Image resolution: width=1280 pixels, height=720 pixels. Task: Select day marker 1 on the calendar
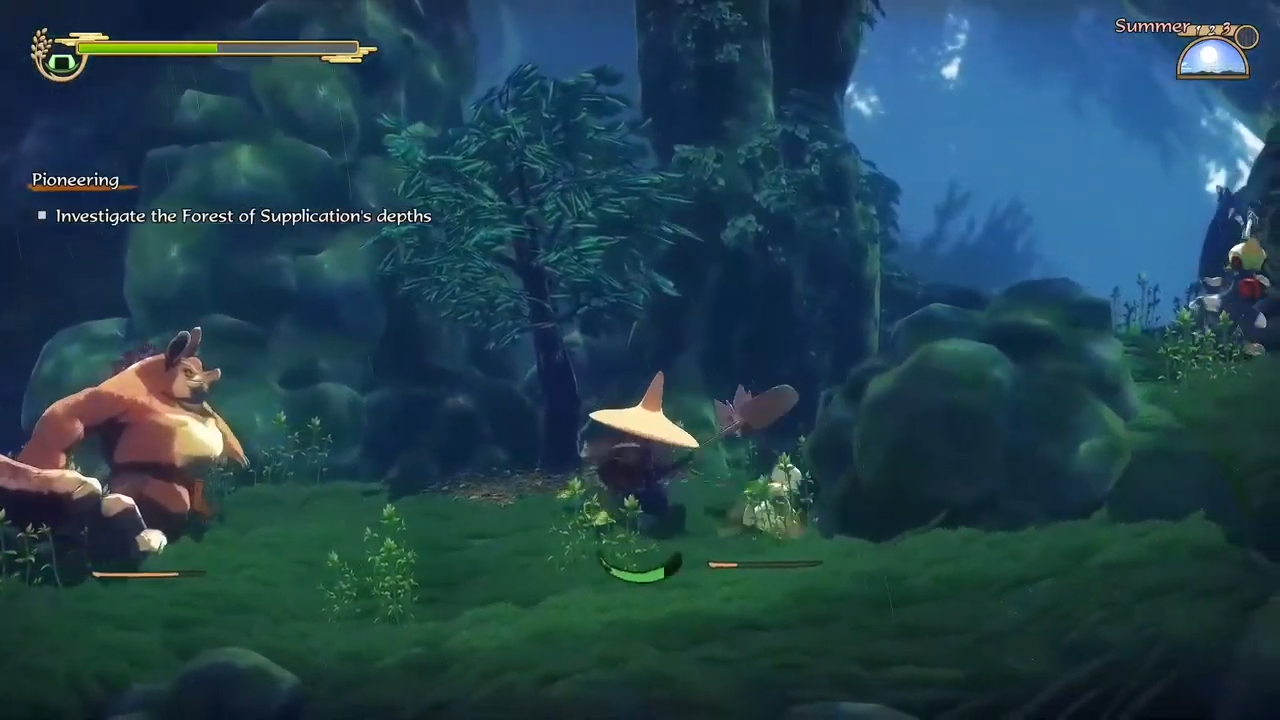1197,30
